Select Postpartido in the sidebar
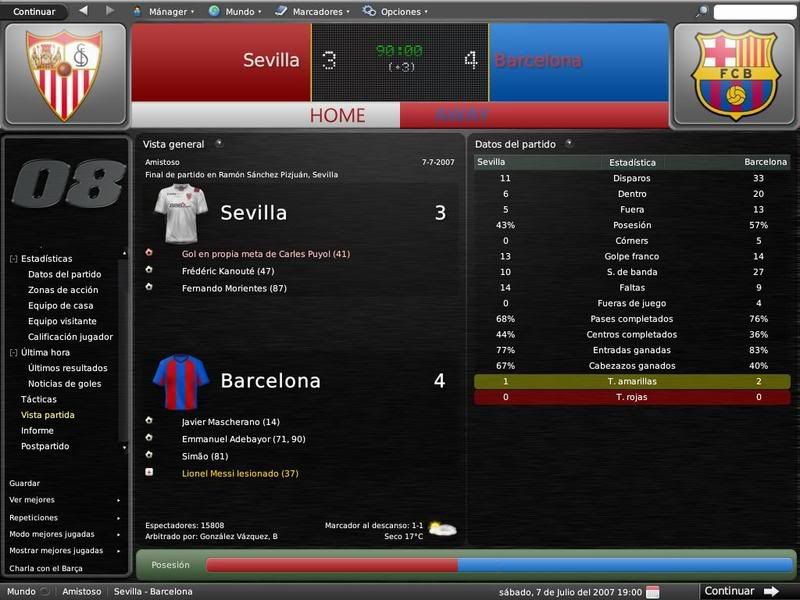Screen dimensions: 800x600 pyautogui.click(x=45, y=446)
